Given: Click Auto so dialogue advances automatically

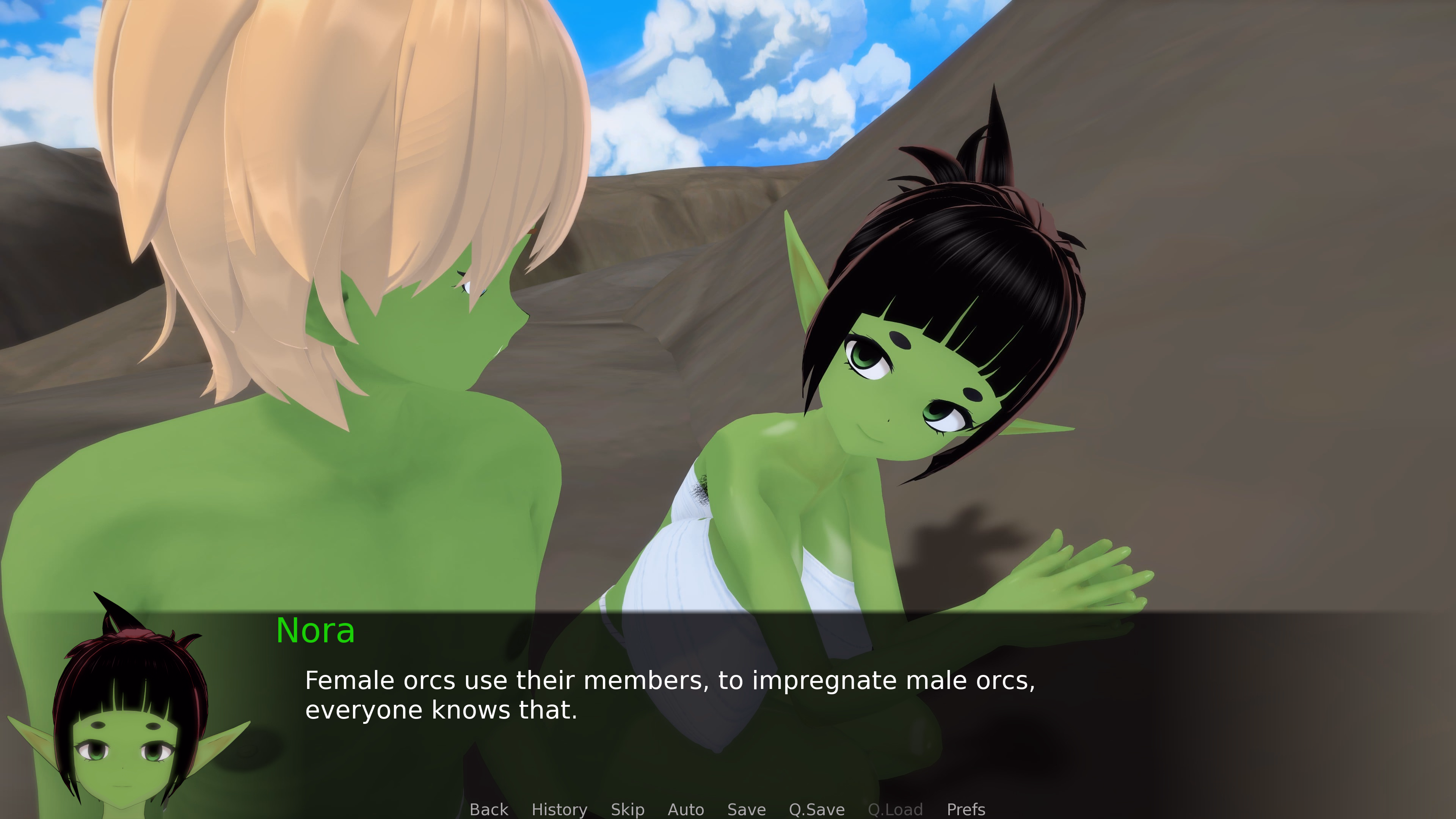Looking at the screenshot, I should click(x=686, y=810).
